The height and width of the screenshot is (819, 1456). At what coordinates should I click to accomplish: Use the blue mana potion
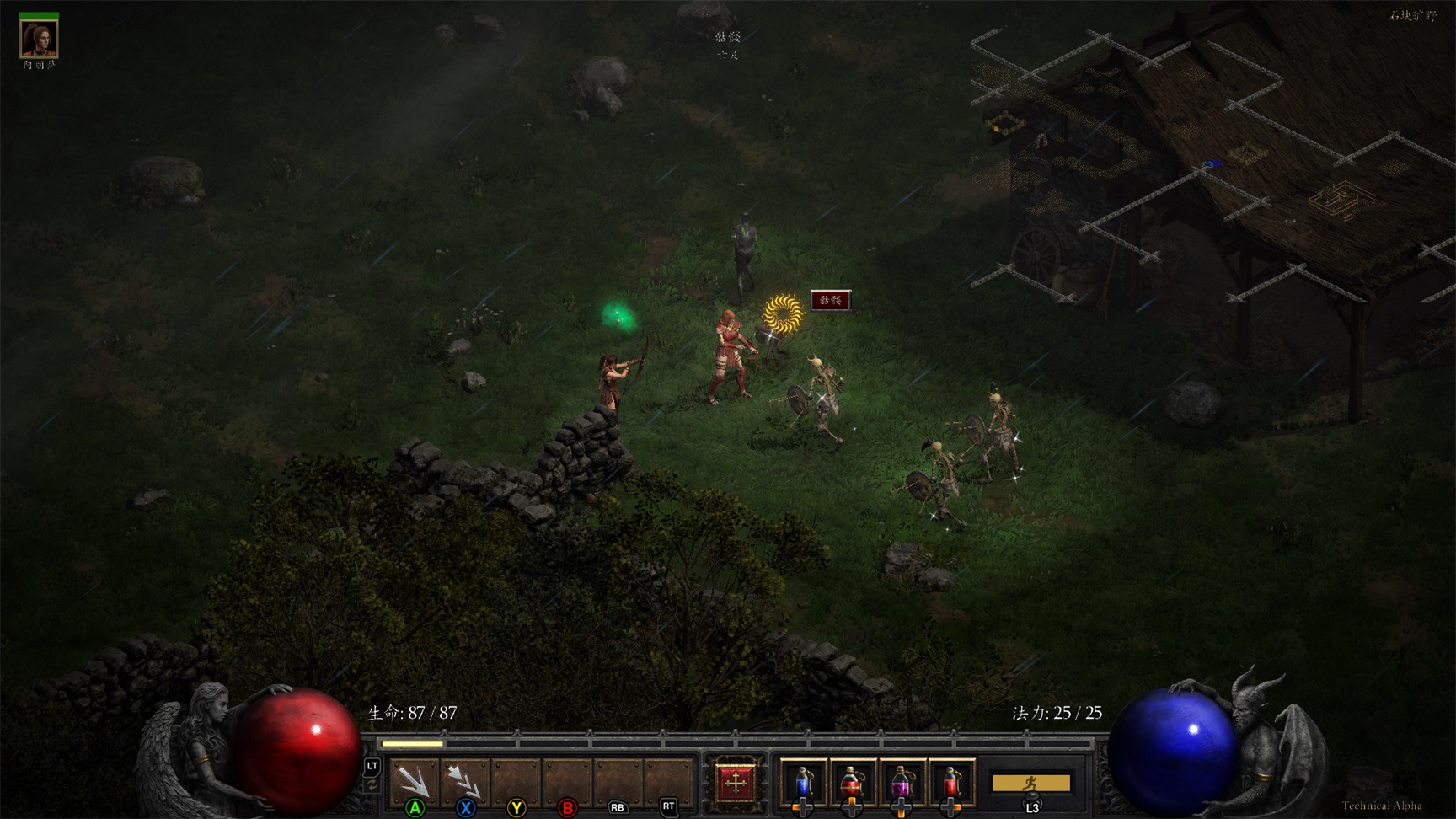pos(803,782)
